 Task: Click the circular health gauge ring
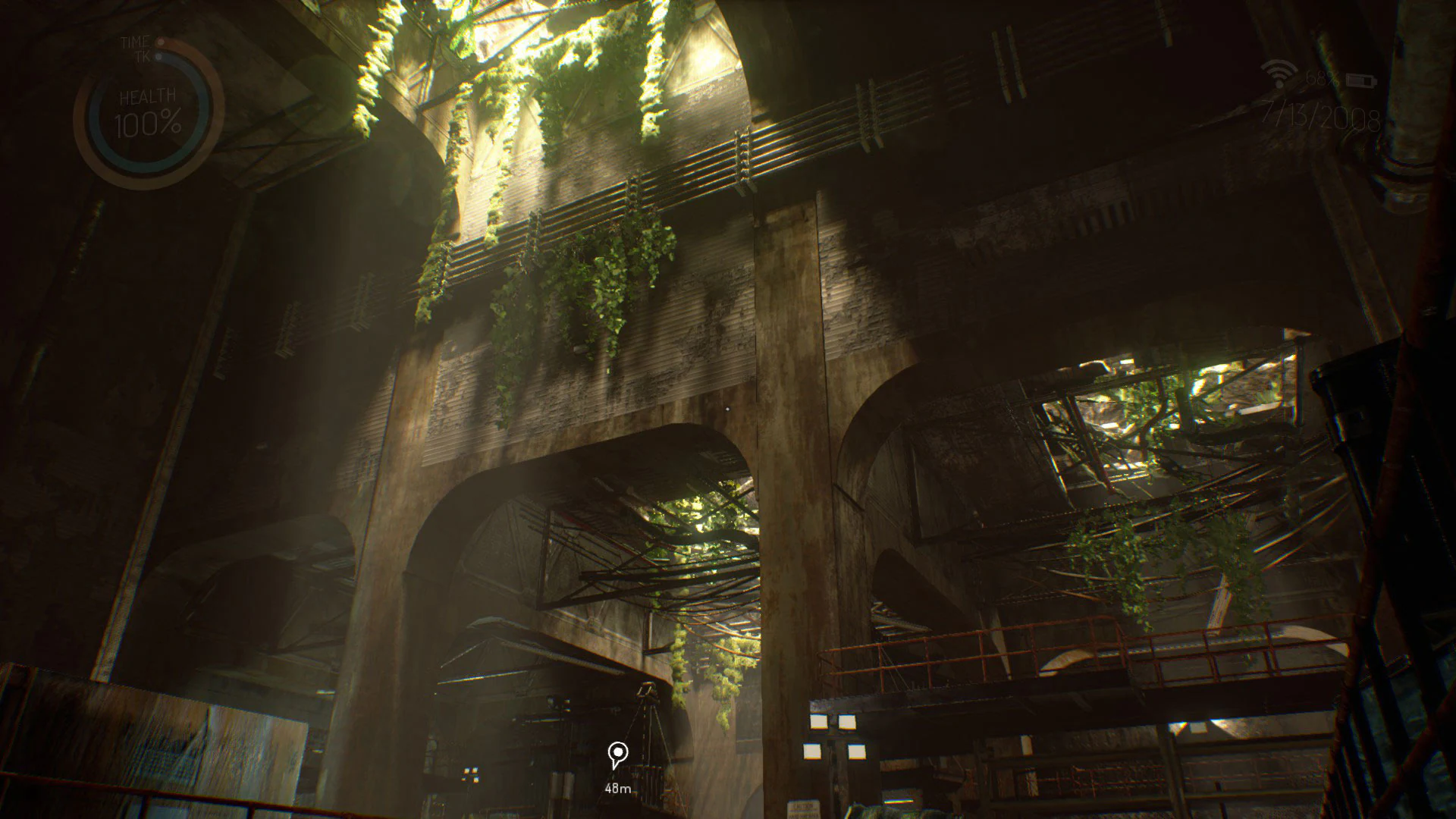click(93, 121)
